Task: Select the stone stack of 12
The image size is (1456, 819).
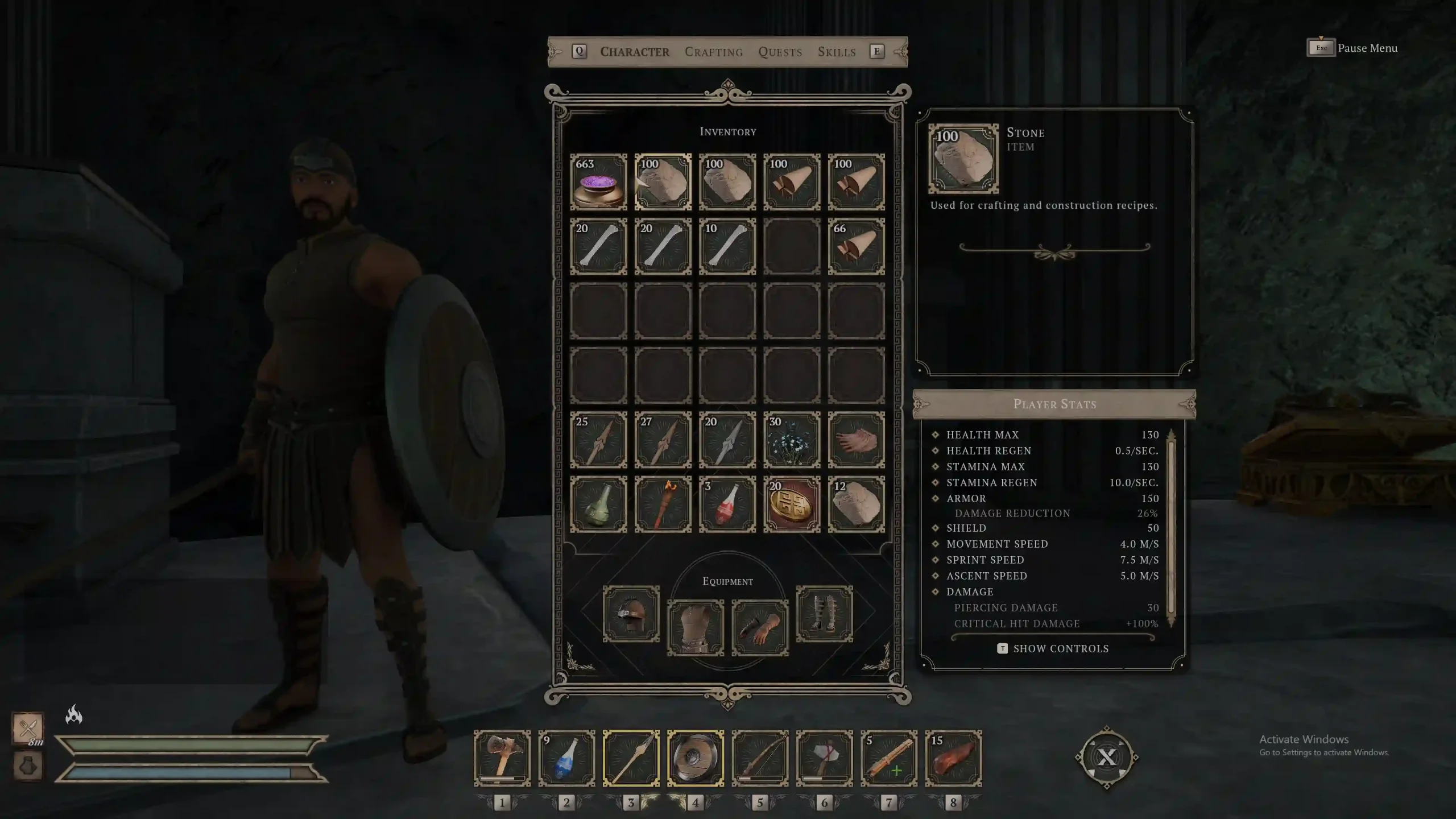Action: point(856,504)
